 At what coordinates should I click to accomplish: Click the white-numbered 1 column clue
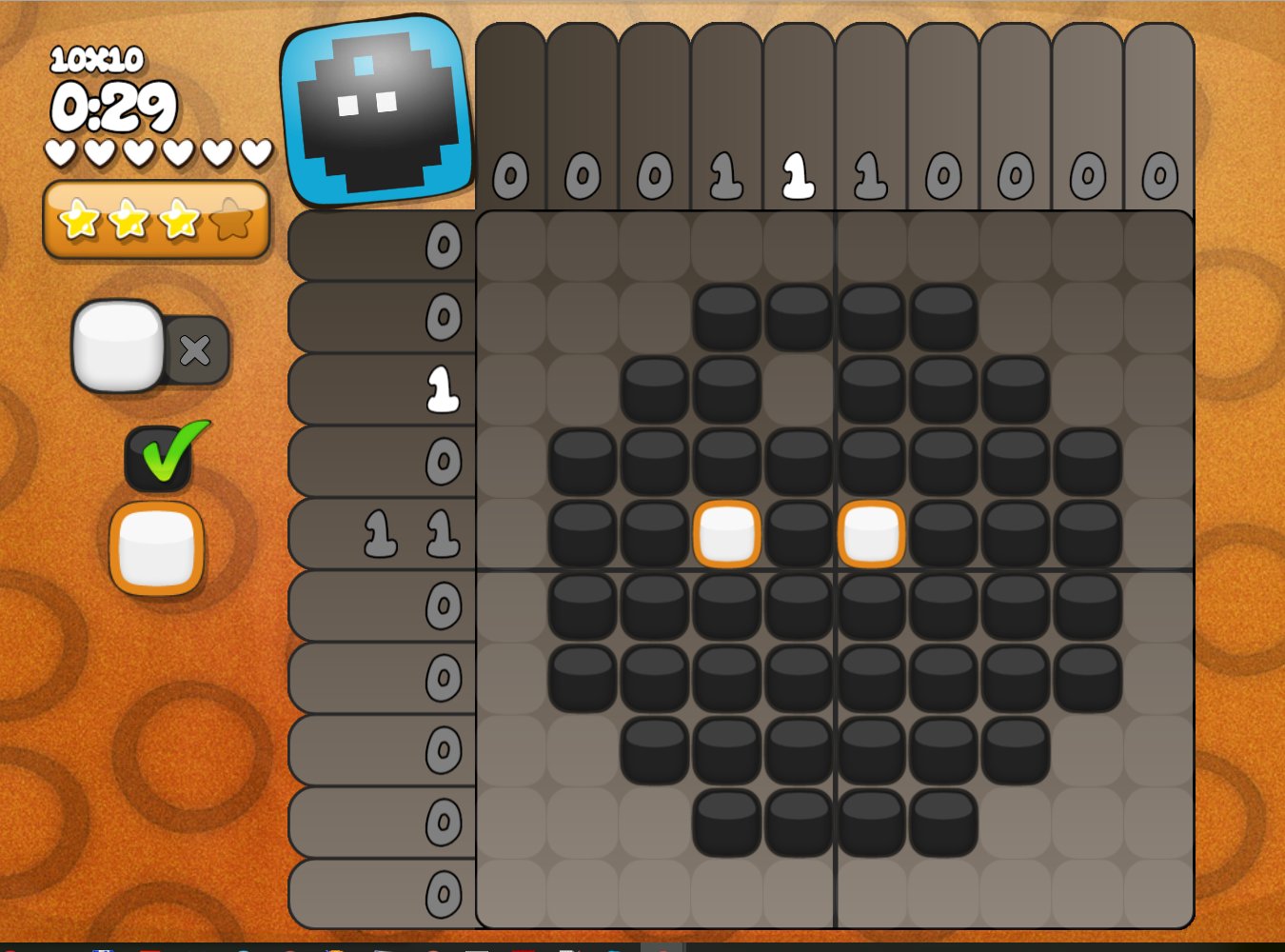pyautogui.click(x=797, y=176)
